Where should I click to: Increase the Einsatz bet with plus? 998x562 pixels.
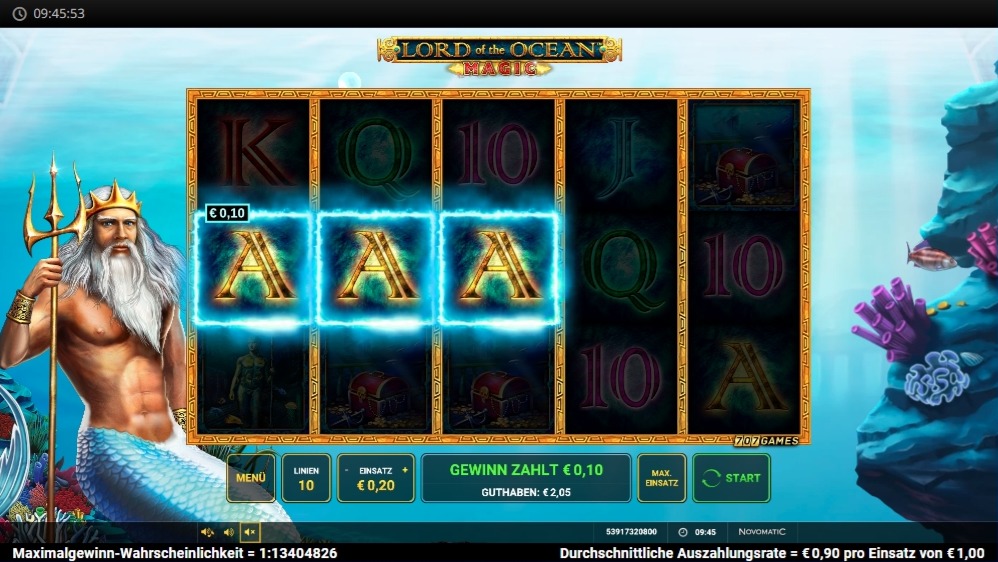(x=405, y=469)
